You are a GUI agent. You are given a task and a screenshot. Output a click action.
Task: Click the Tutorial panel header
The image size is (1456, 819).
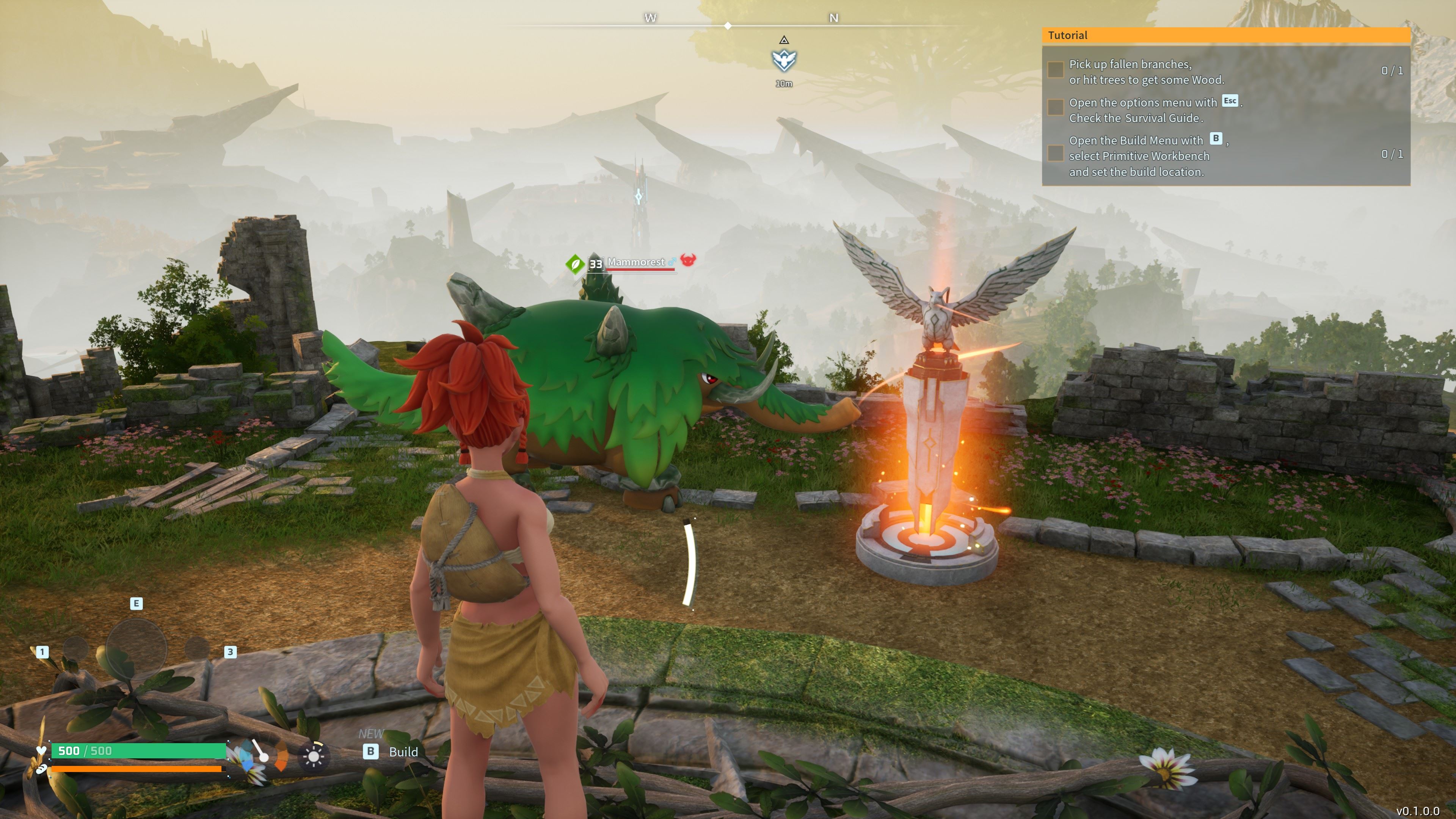(1225, 36)
